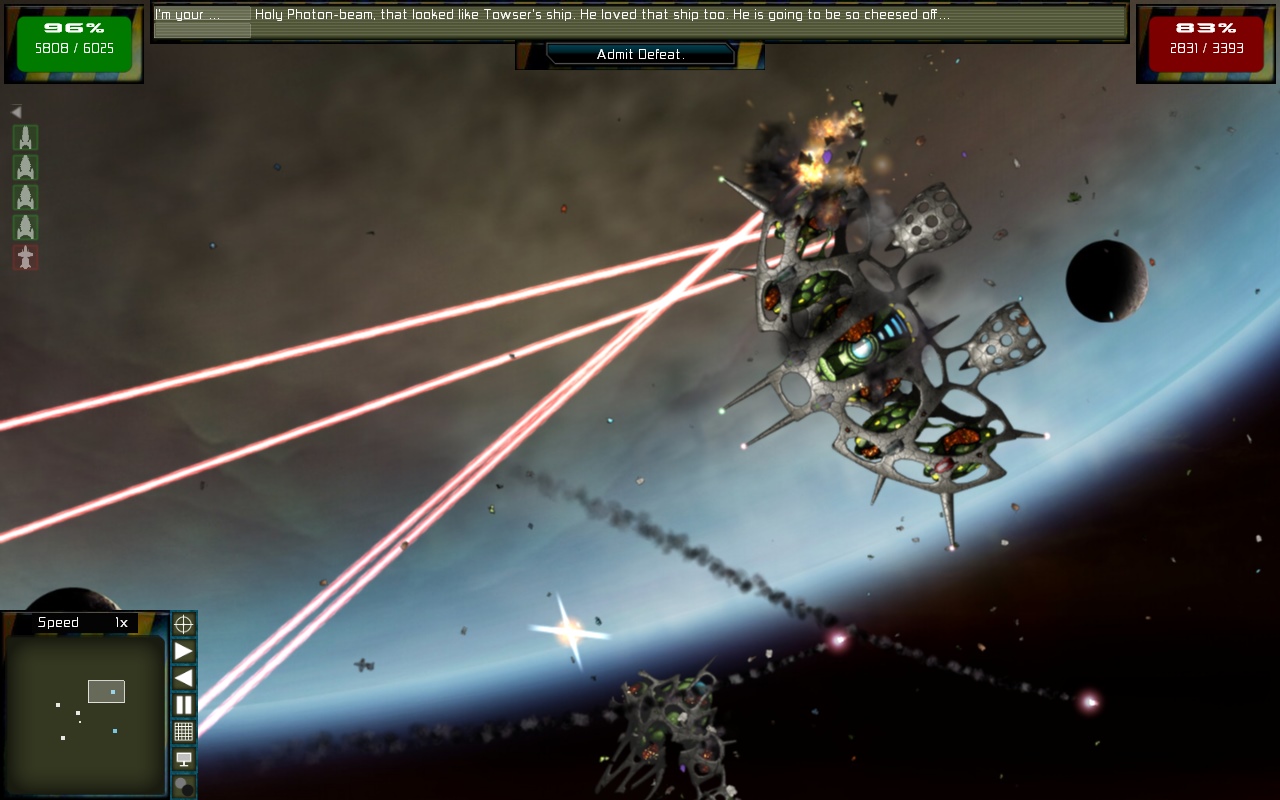The width and height of the screenshot is (1280, 800).
Task: Collapse the ship list with the small arrow
Action: coord(16,112)
